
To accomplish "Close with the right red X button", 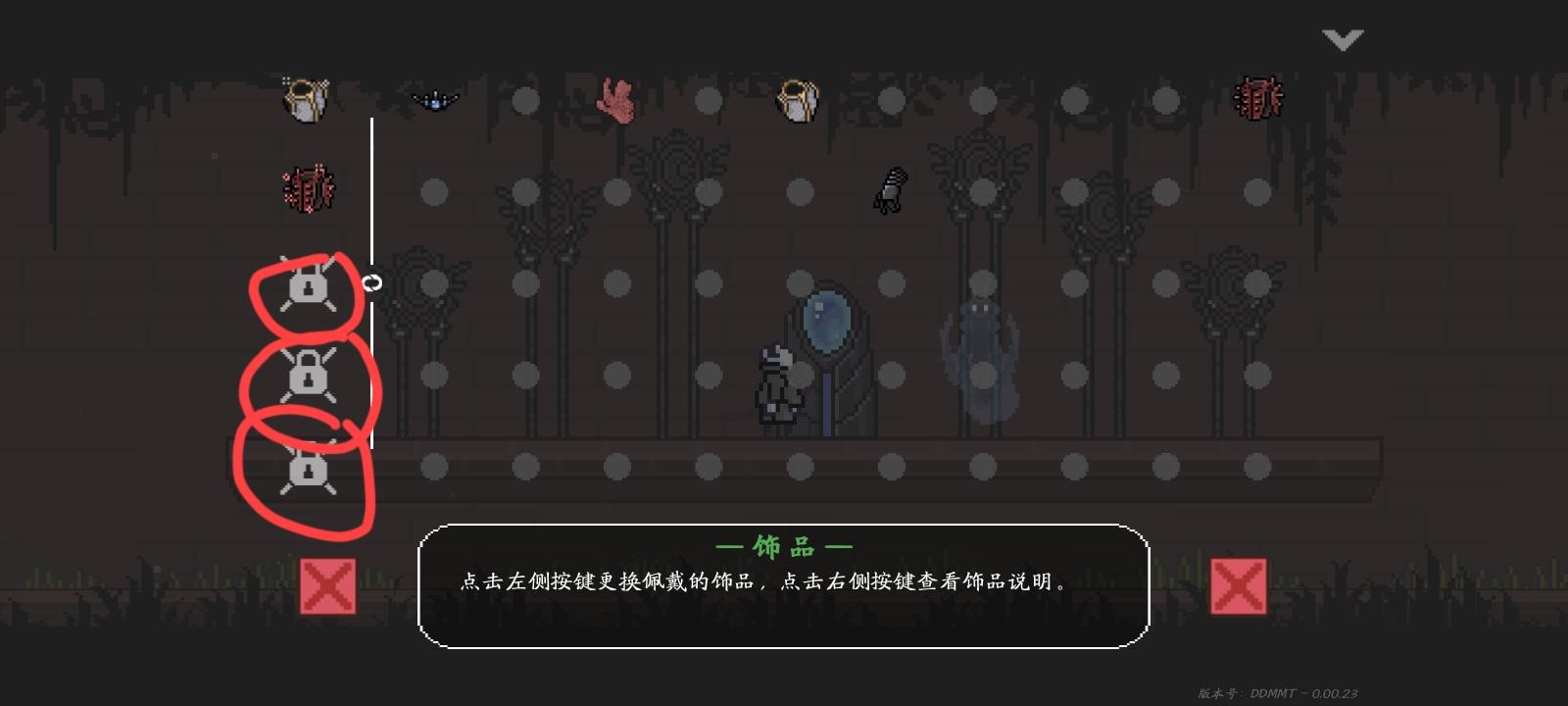I will click(1239, 585).
